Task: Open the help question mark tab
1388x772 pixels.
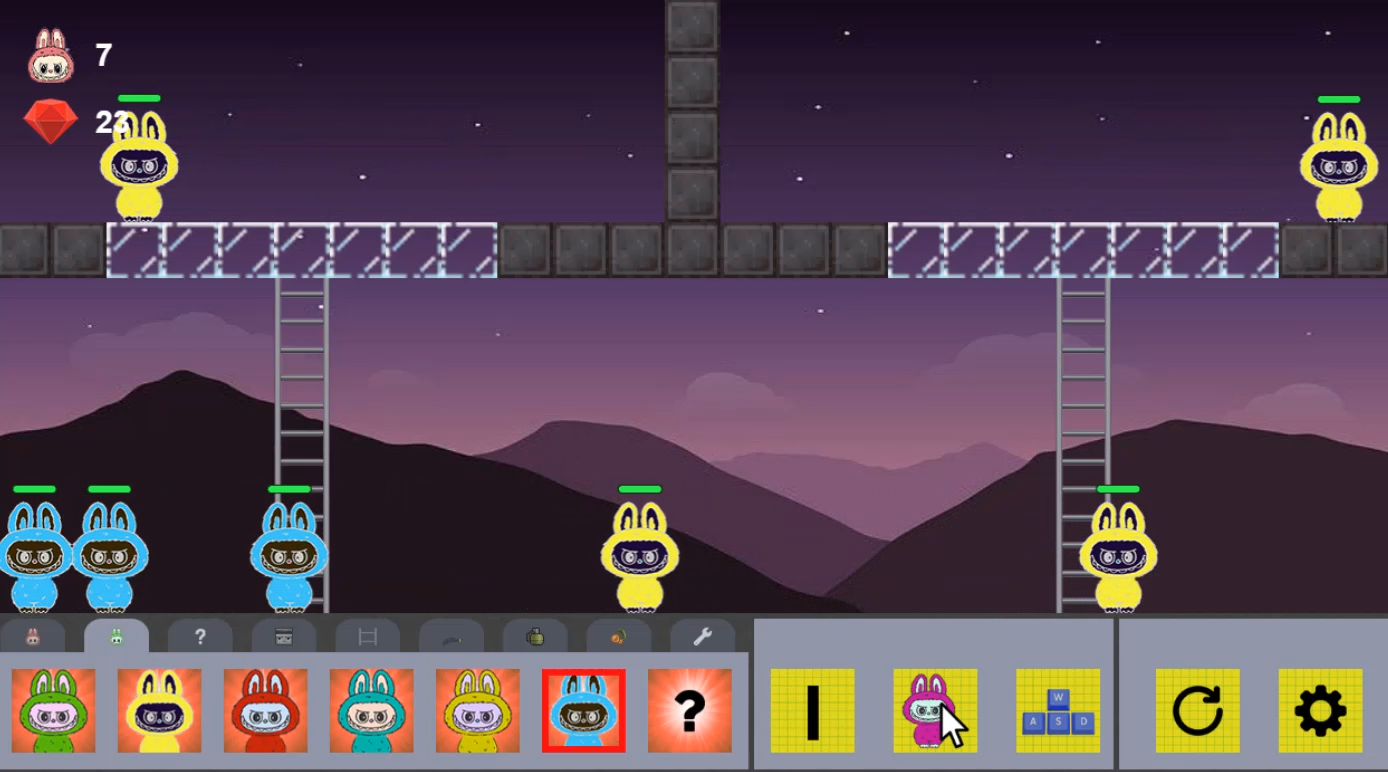Action: 200,634
